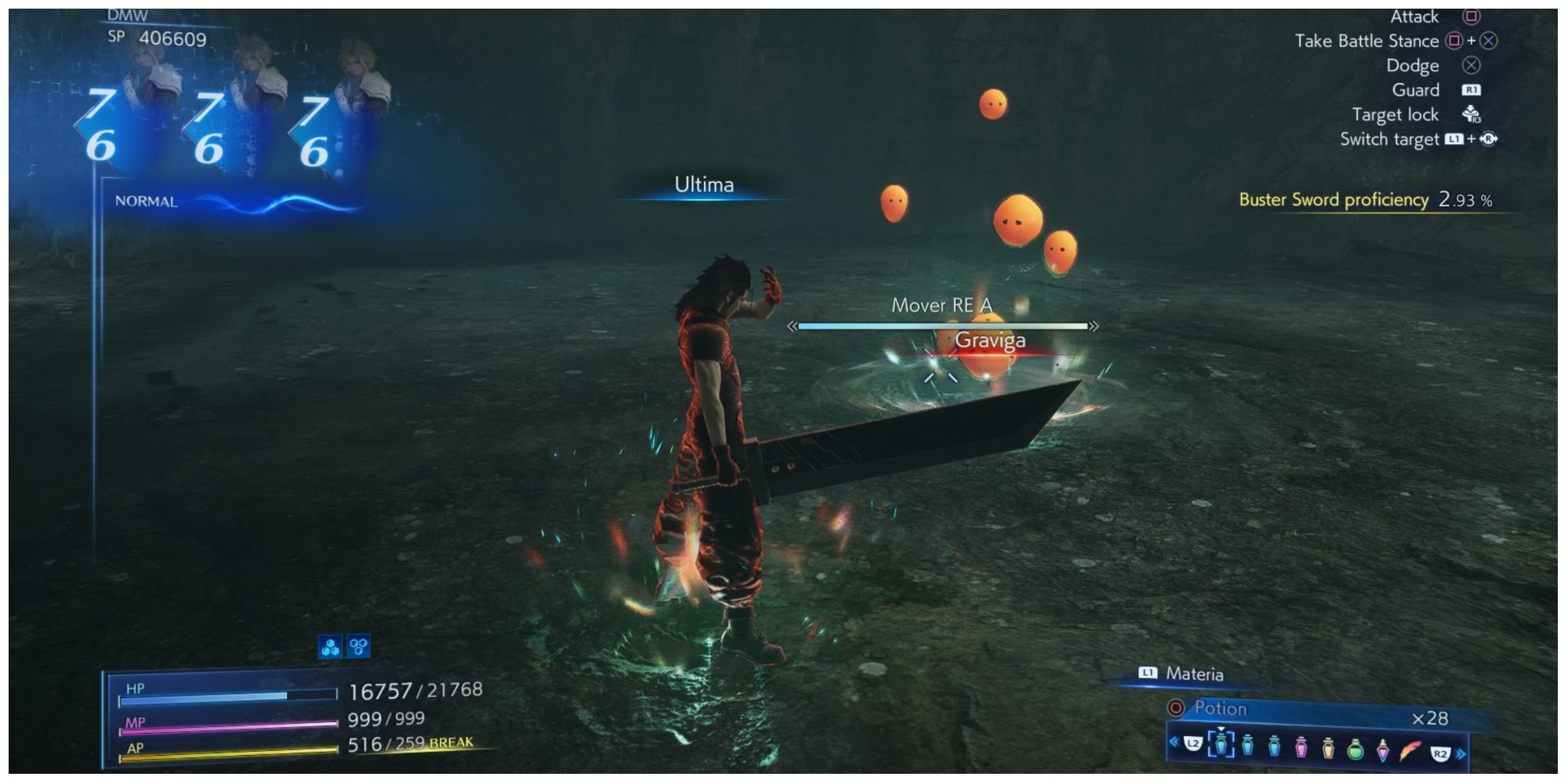Screen dimensions: 1568x784
Task: Click the Attack command text
Action: coord(1414,16)
